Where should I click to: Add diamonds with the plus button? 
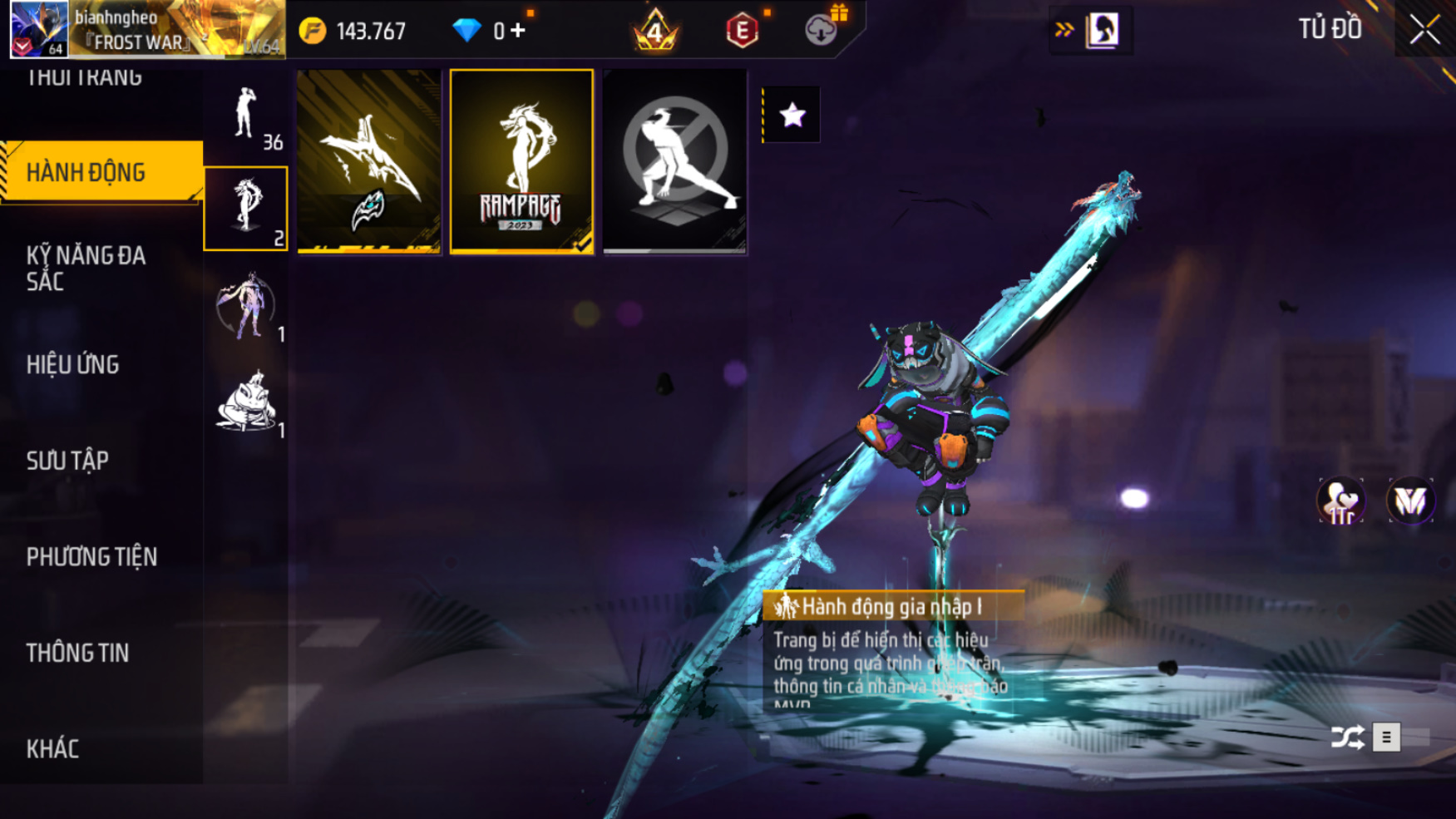point(519,31)
